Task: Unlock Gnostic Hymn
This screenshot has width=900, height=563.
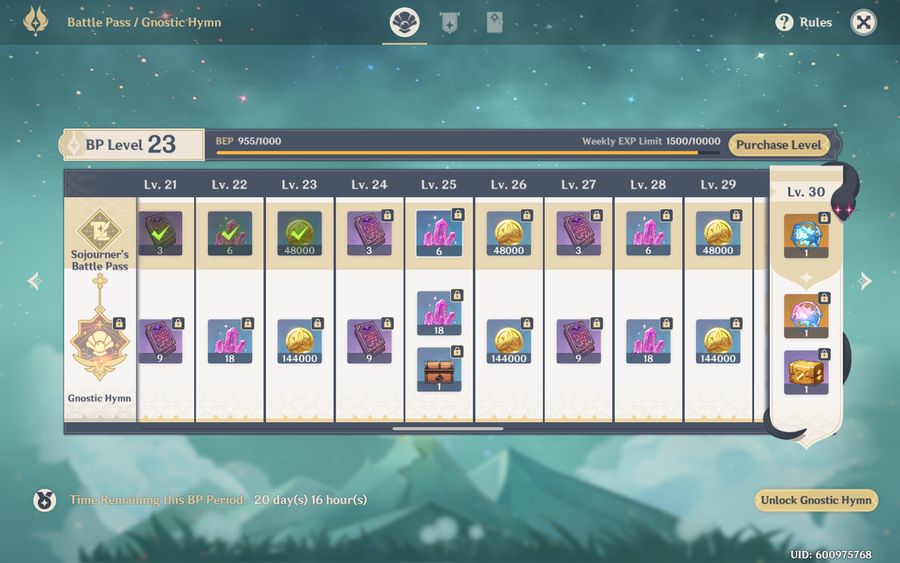Action: coord(815,500)
